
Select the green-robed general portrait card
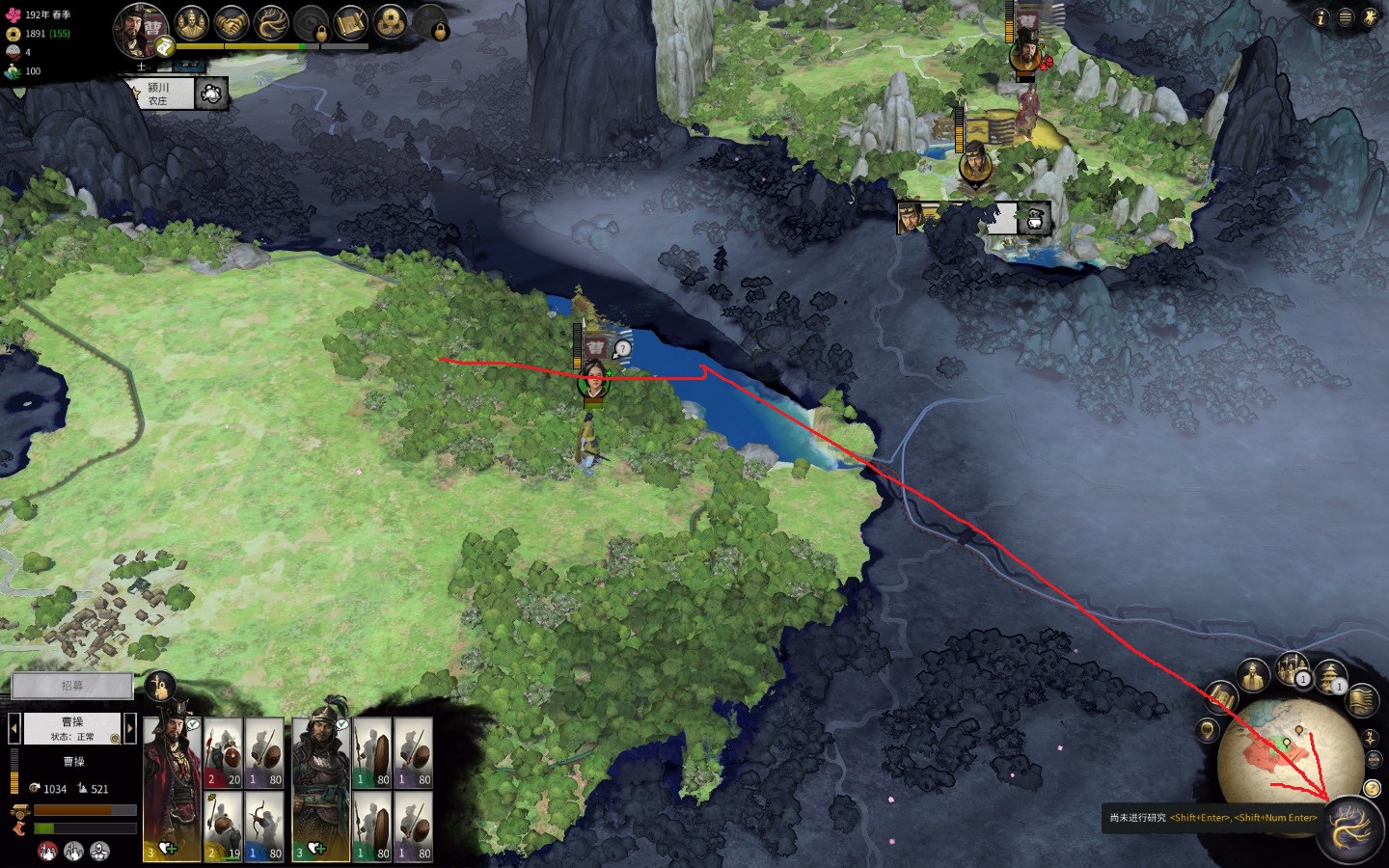click(x=321, y=786)
